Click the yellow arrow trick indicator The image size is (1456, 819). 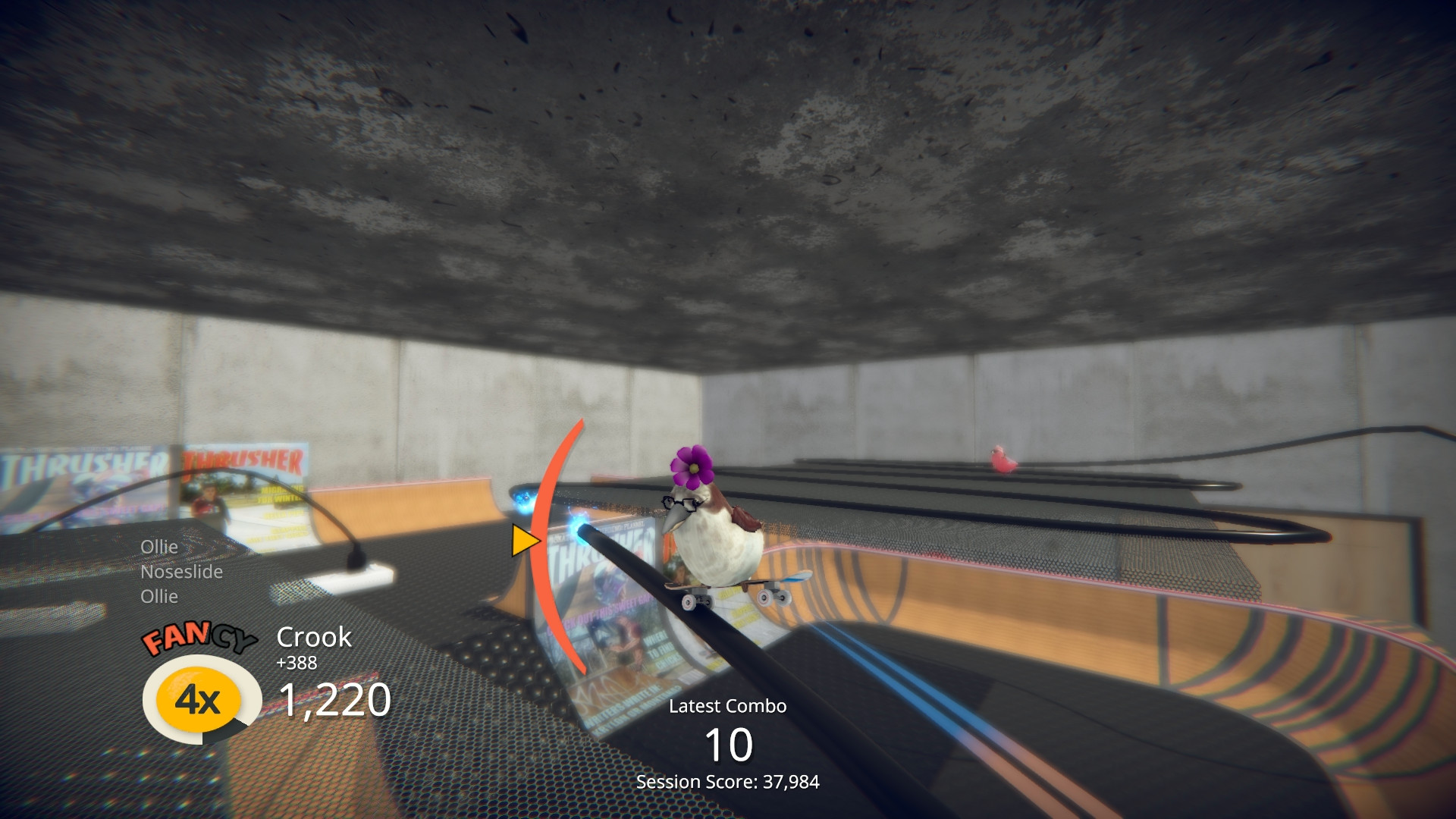click(x=525, y=540)
